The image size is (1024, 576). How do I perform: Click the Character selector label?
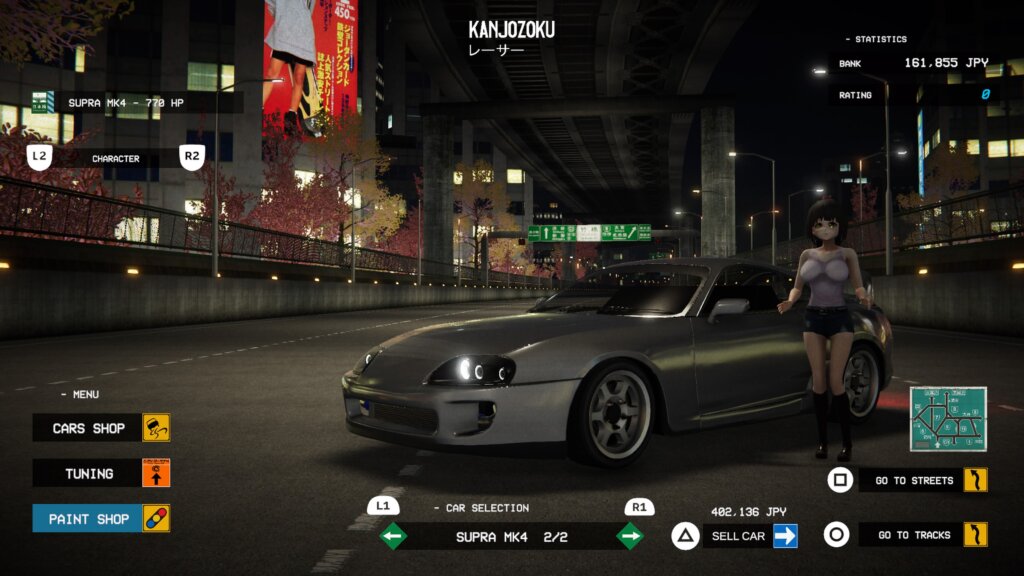[116, 158]
